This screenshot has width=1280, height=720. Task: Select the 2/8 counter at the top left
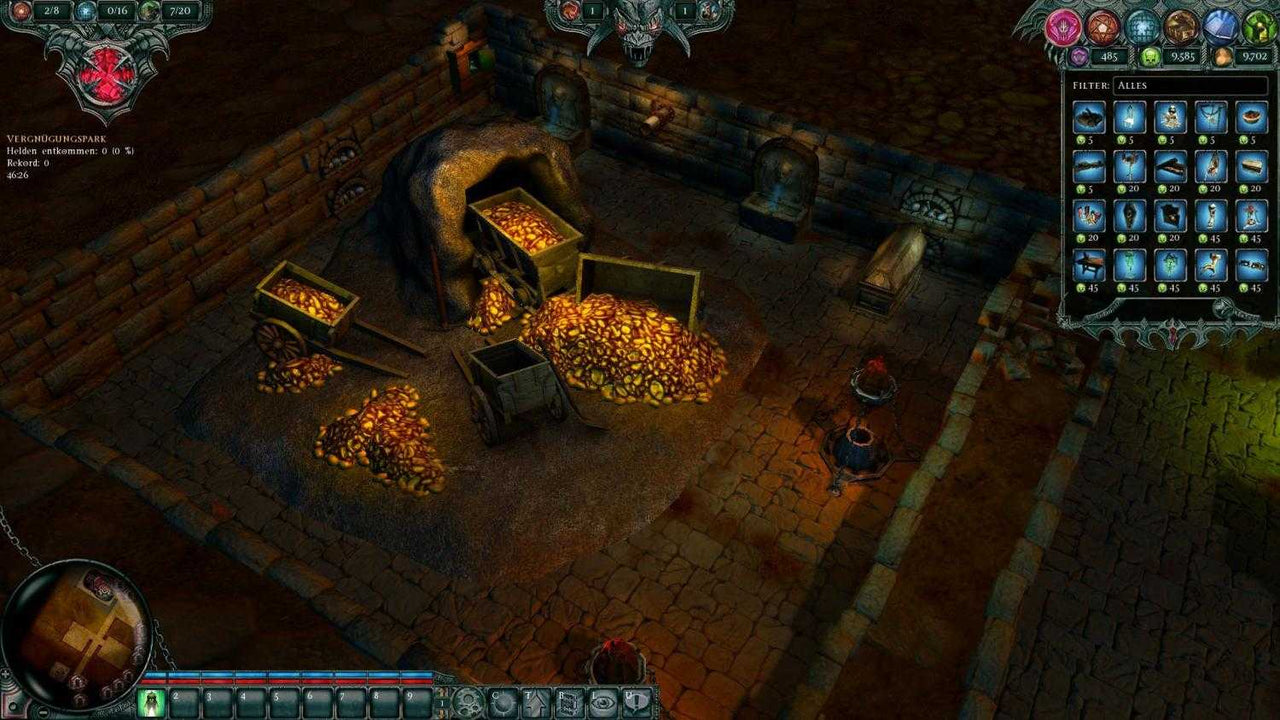point(52,11)
